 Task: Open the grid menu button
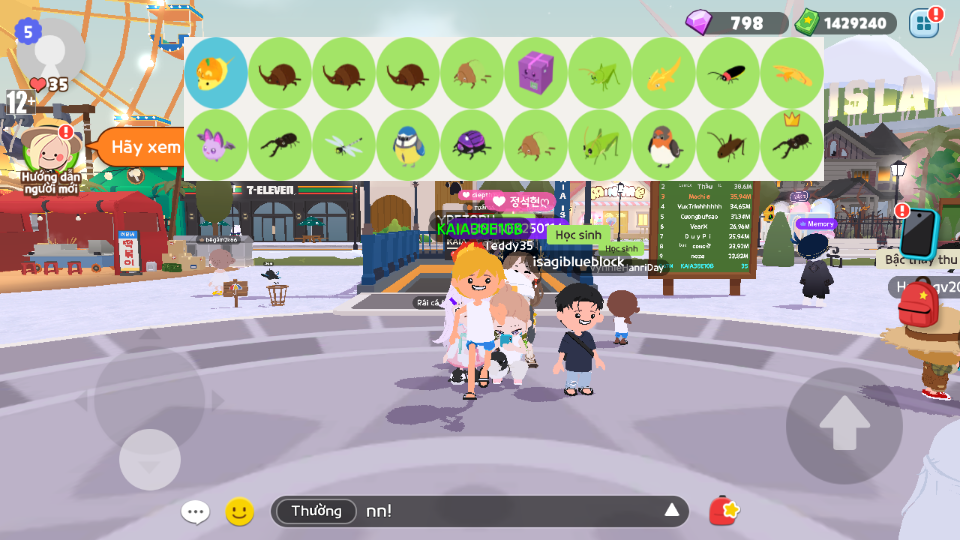[924, 23]
